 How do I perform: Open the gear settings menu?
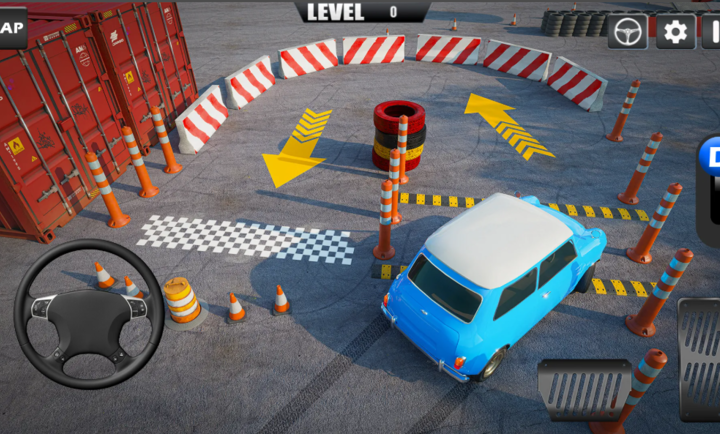675,32
